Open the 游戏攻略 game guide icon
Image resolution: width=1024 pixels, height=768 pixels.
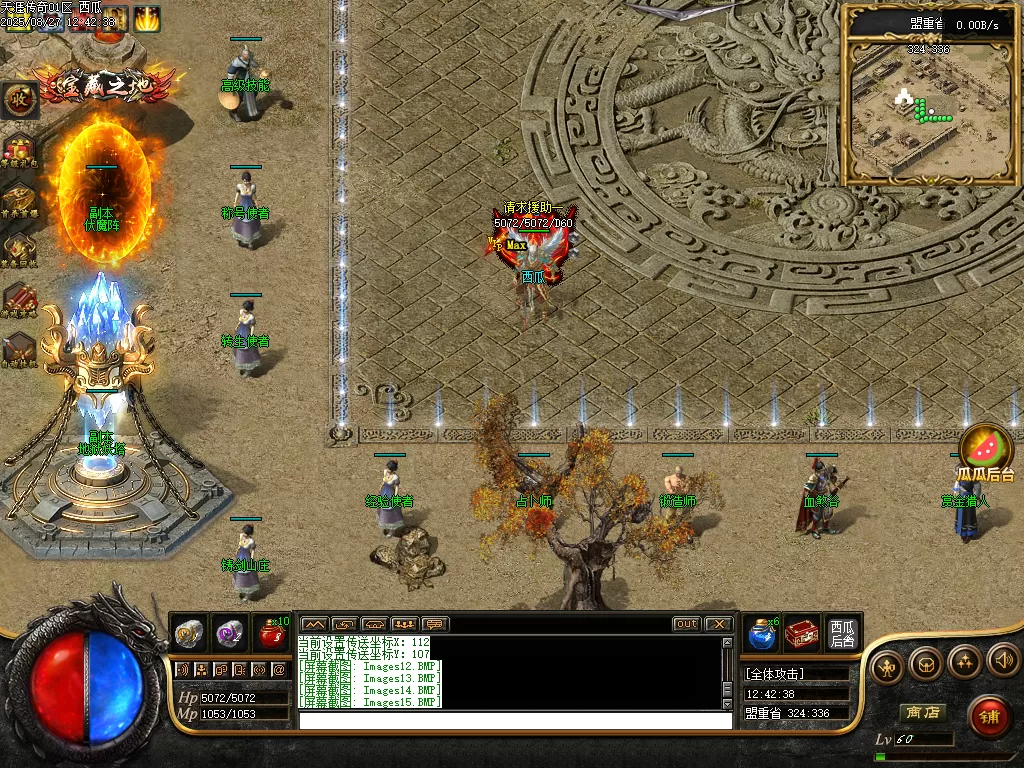[19, 299]
